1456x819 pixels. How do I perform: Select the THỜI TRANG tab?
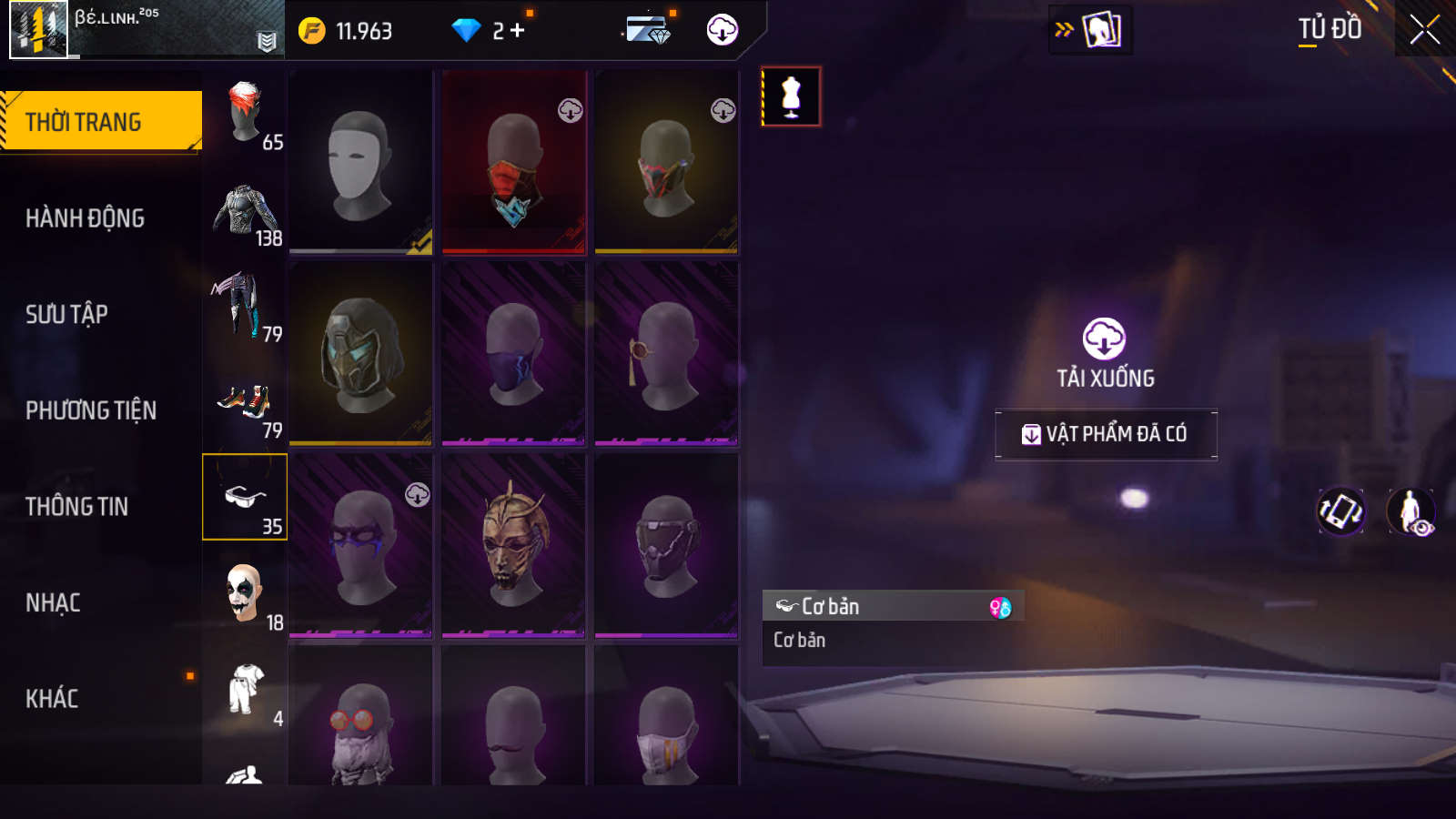(x=100, y=122)
